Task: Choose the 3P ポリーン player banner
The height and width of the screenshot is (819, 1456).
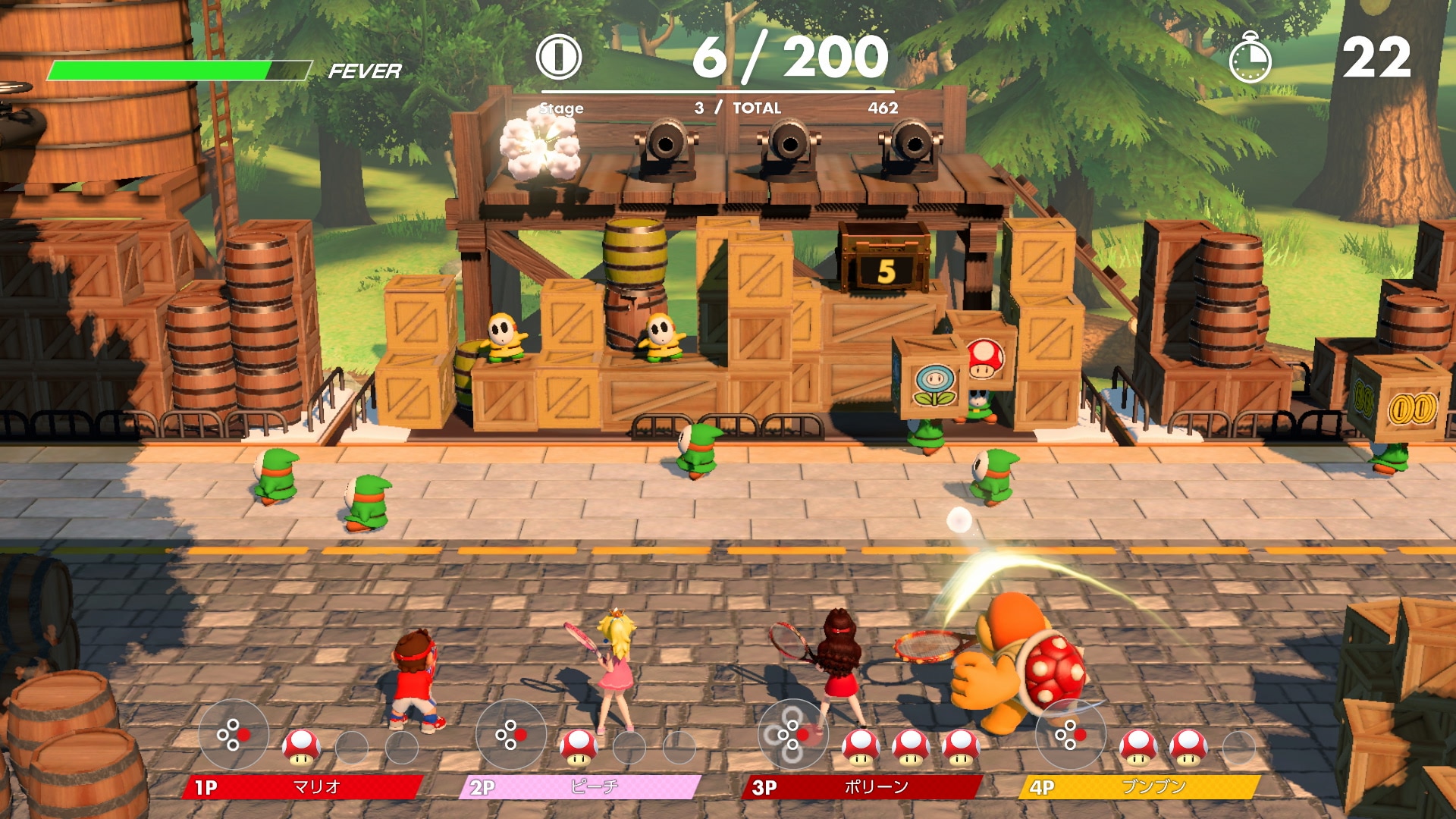Action: pos(863,787)
